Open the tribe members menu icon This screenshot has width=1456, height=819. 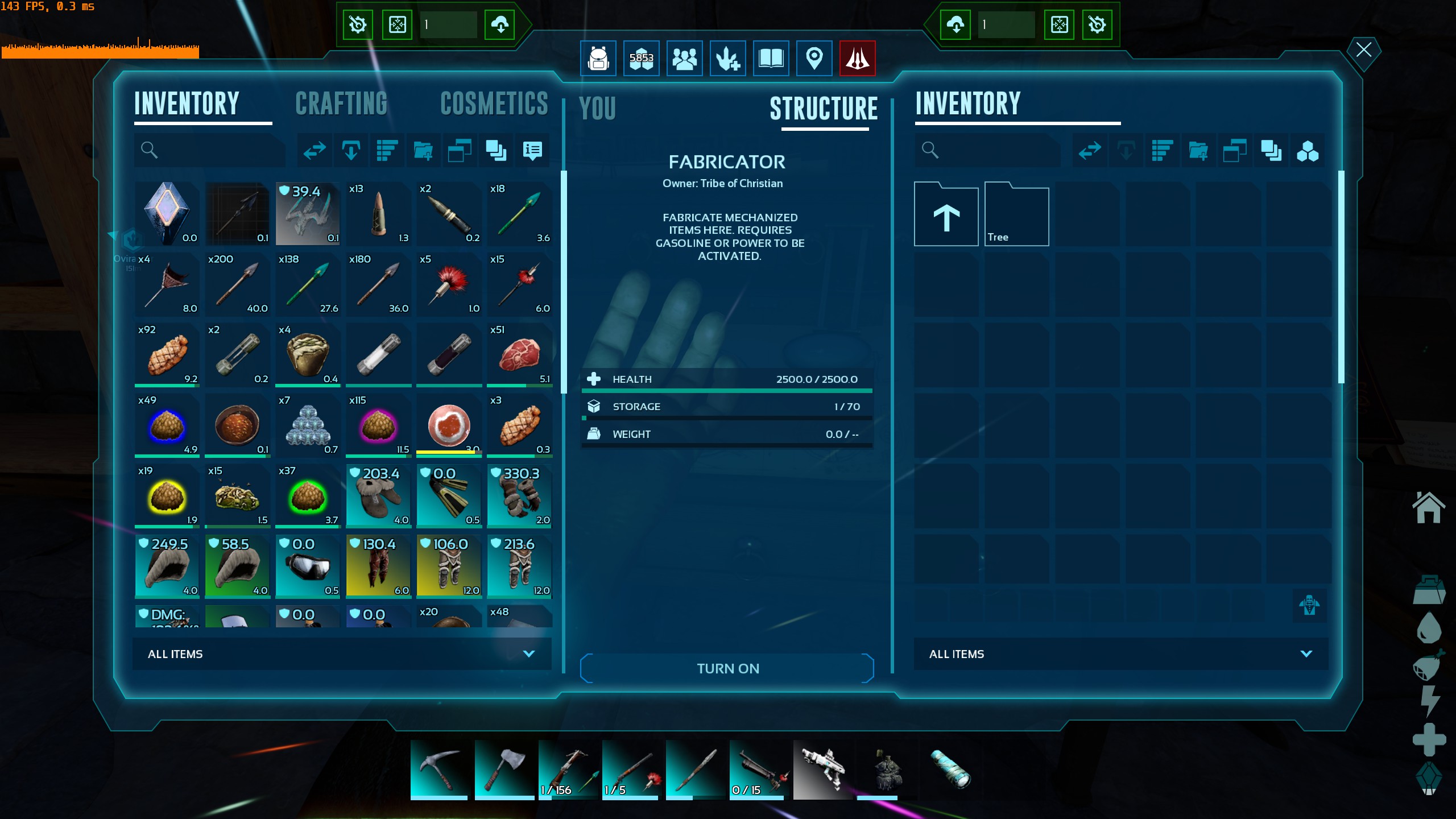[684, 58]
